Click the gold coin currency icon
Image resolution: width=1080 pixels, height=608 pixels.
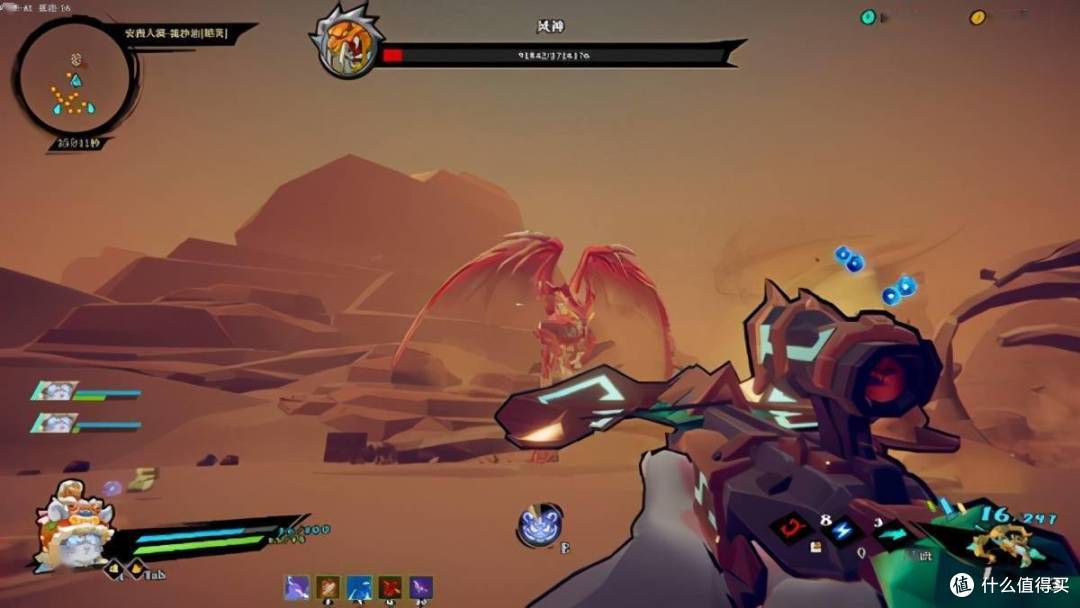point(978,17)
